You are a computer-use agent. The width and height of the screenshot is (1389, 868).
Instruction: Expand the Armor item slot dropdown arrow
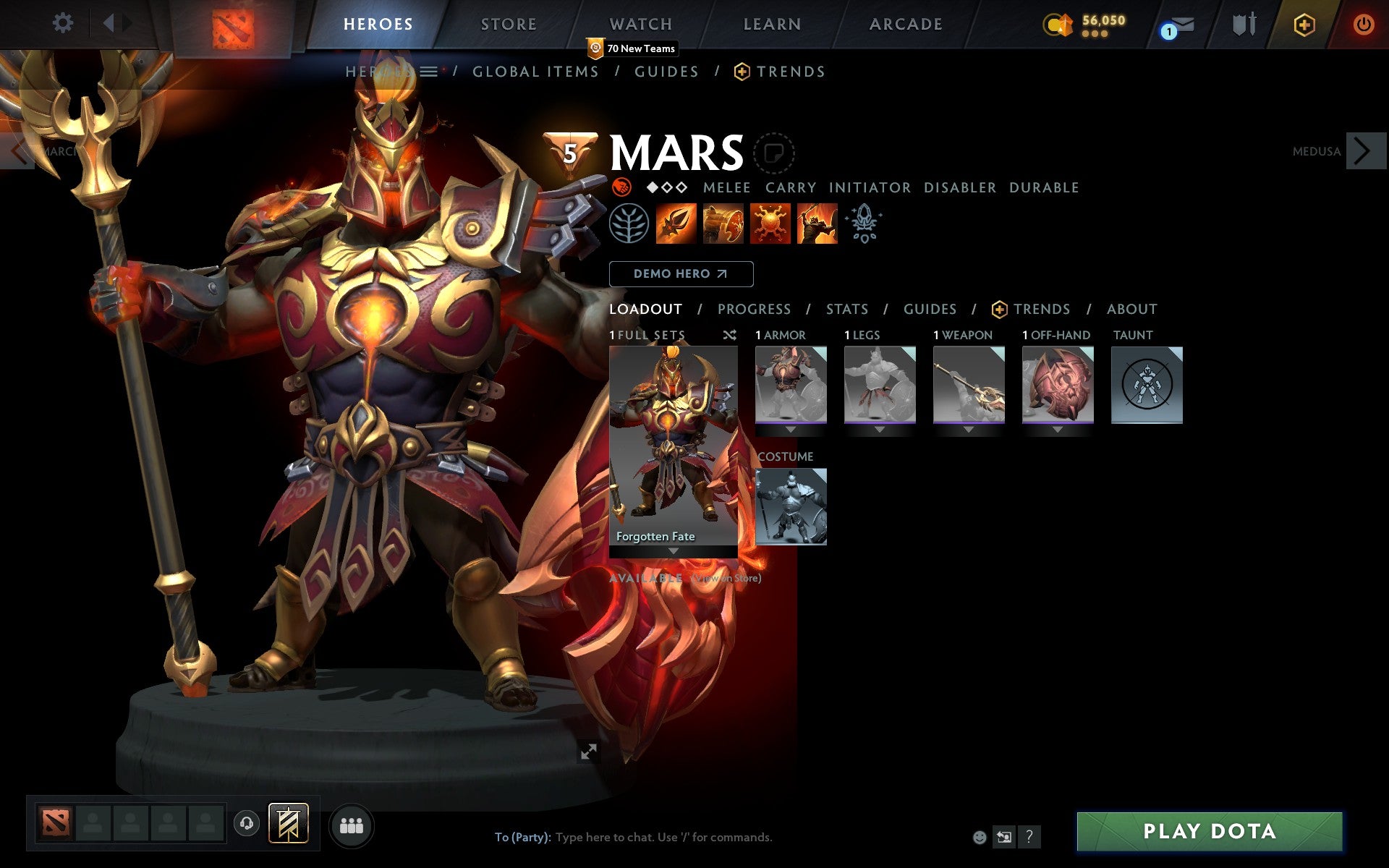pyautogui.click(x=791, y=427)
